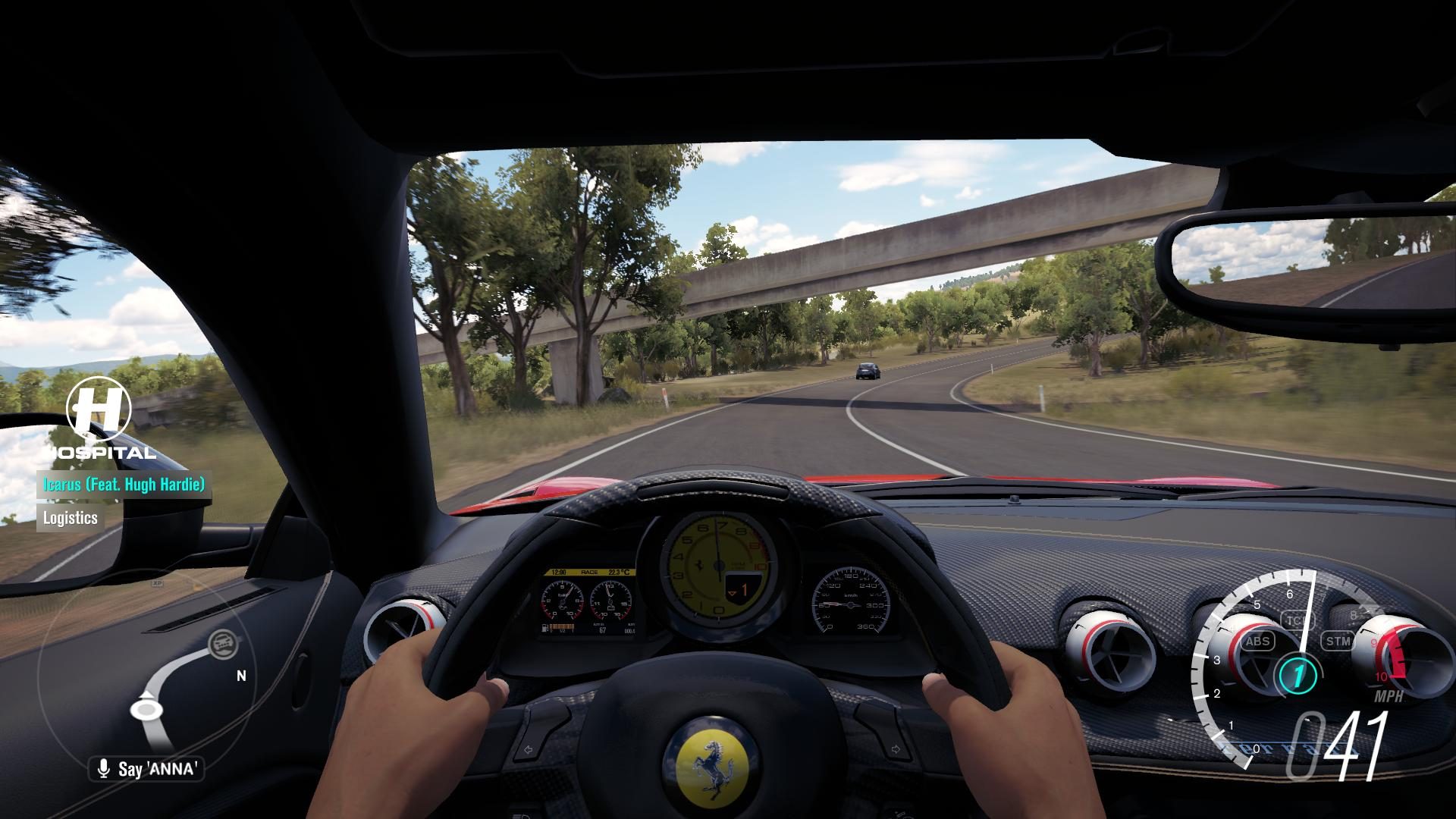Click the Hospital Records "H" logo

coord(99,409)
